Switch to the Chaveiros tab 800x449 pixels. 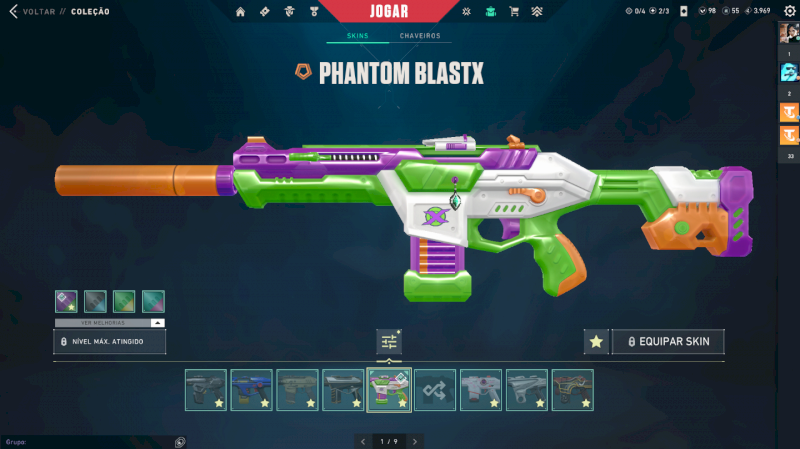tap(419, 36)
